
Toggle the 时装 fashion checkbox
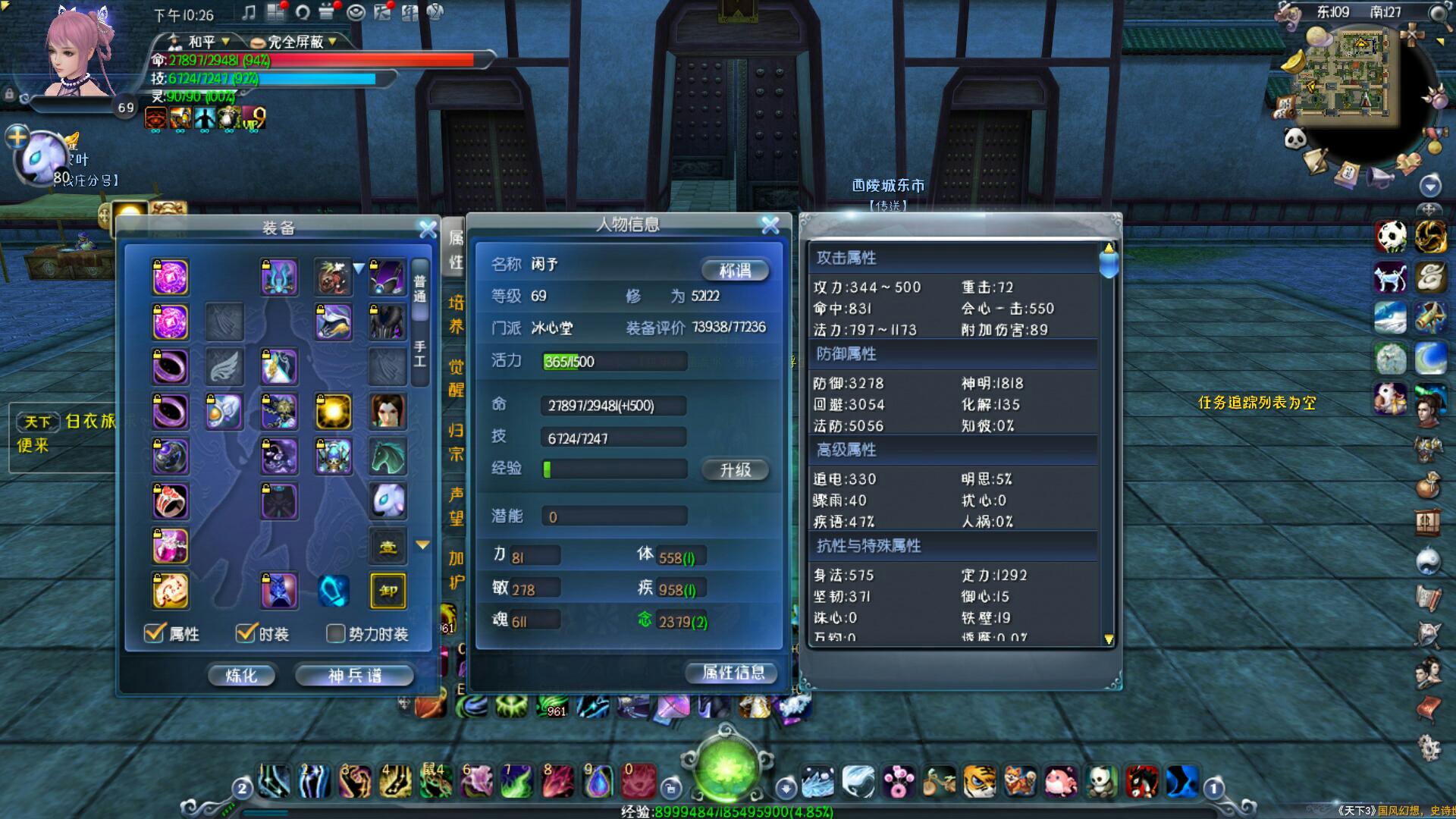coord(245,633)
